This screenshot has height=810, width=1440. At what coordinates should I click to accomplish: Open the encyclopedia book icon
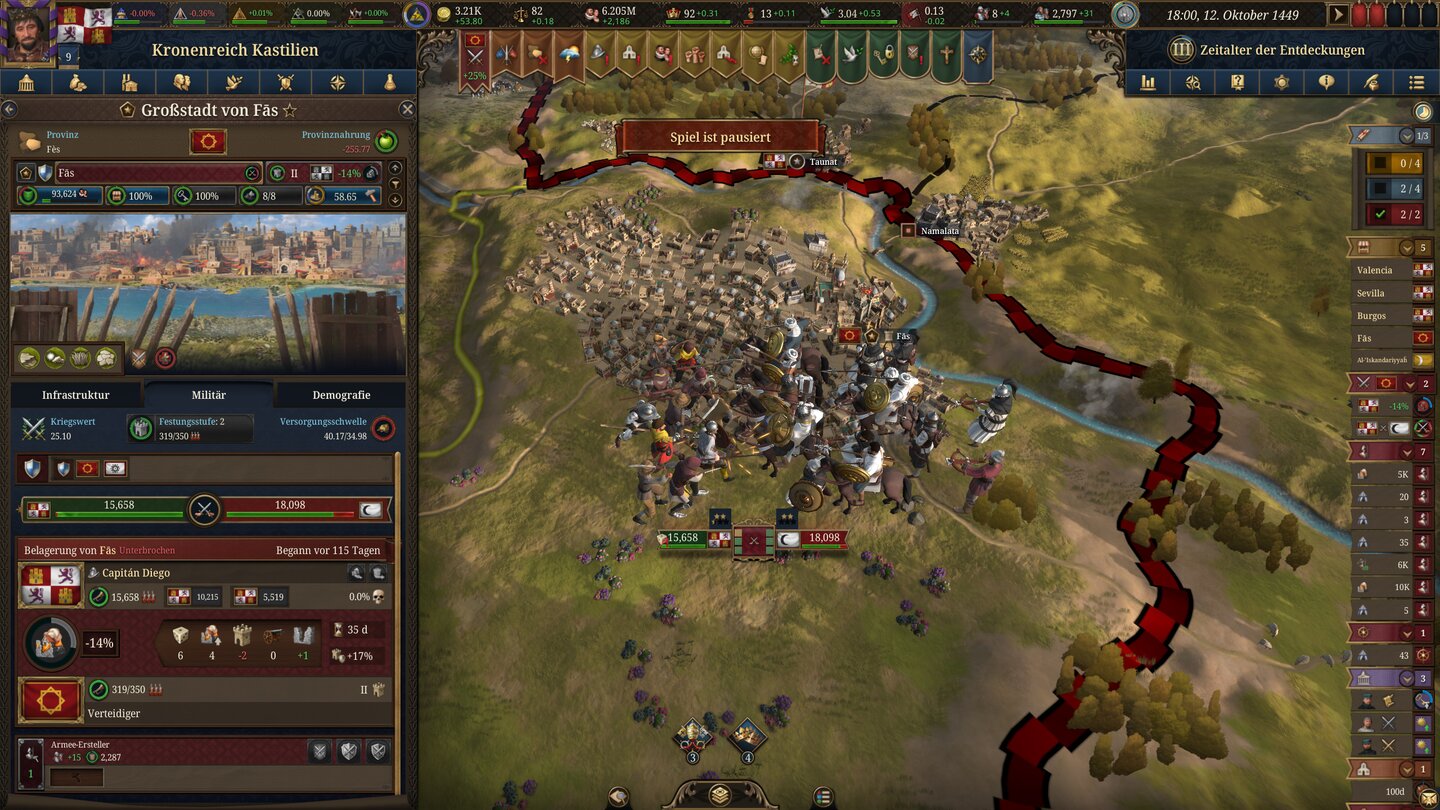click(x=1237, y=82)
